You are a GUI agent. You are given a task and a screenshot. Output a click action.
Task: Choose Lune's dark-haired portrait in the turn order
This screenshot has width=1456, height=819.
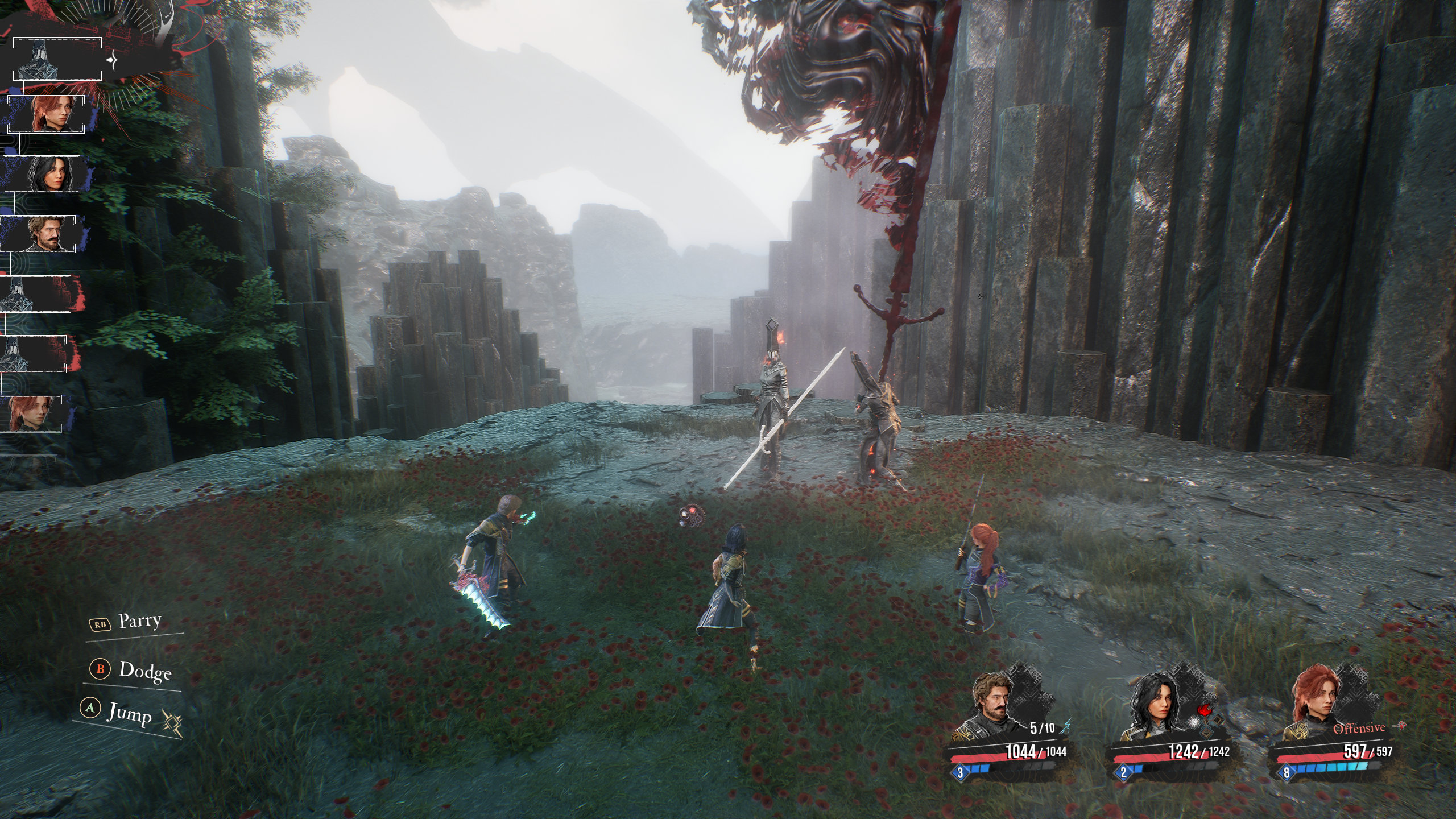click(42, 174)
